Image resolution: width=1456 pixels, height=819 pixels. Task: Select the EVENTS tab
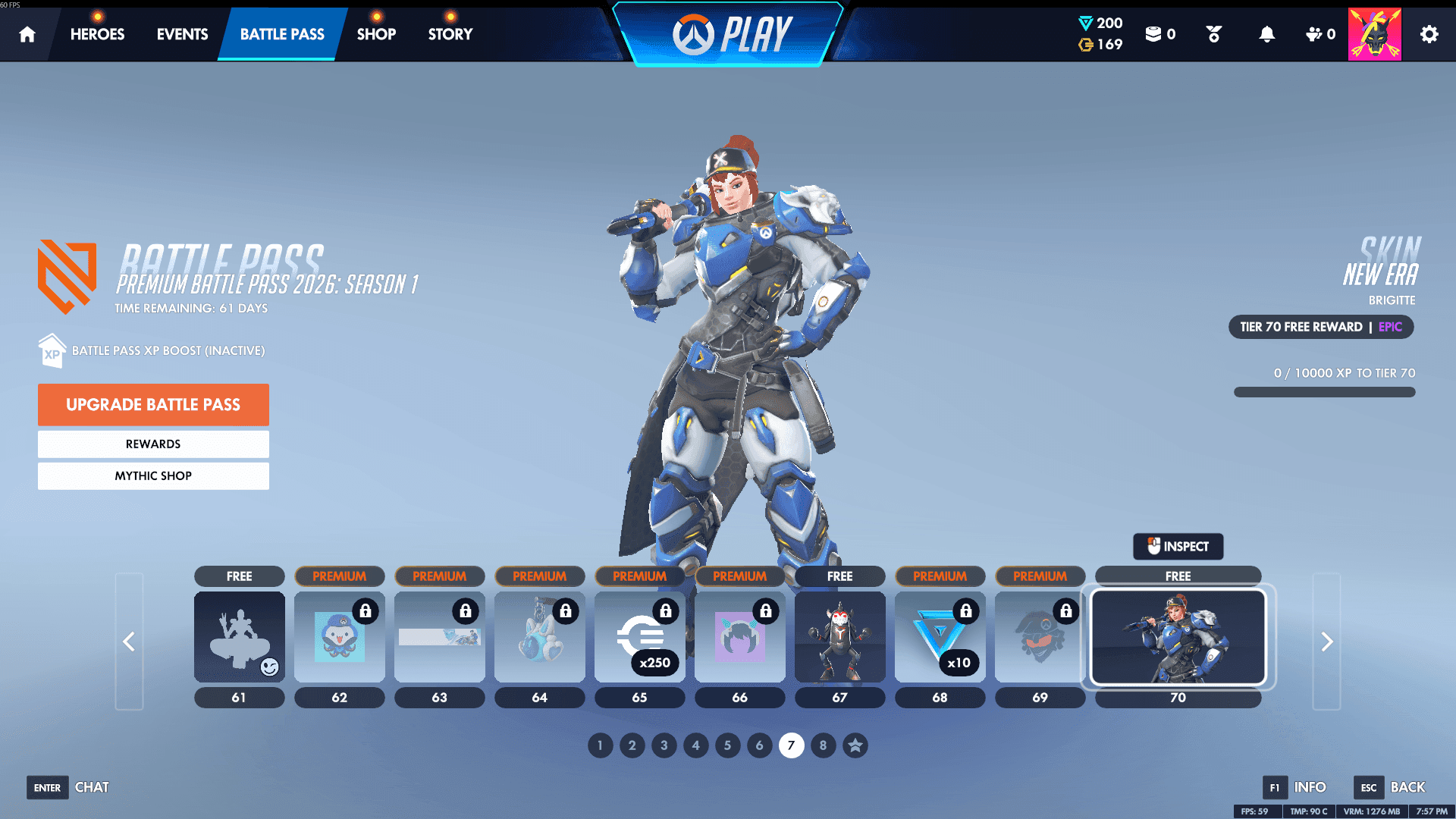pos(181,33)
